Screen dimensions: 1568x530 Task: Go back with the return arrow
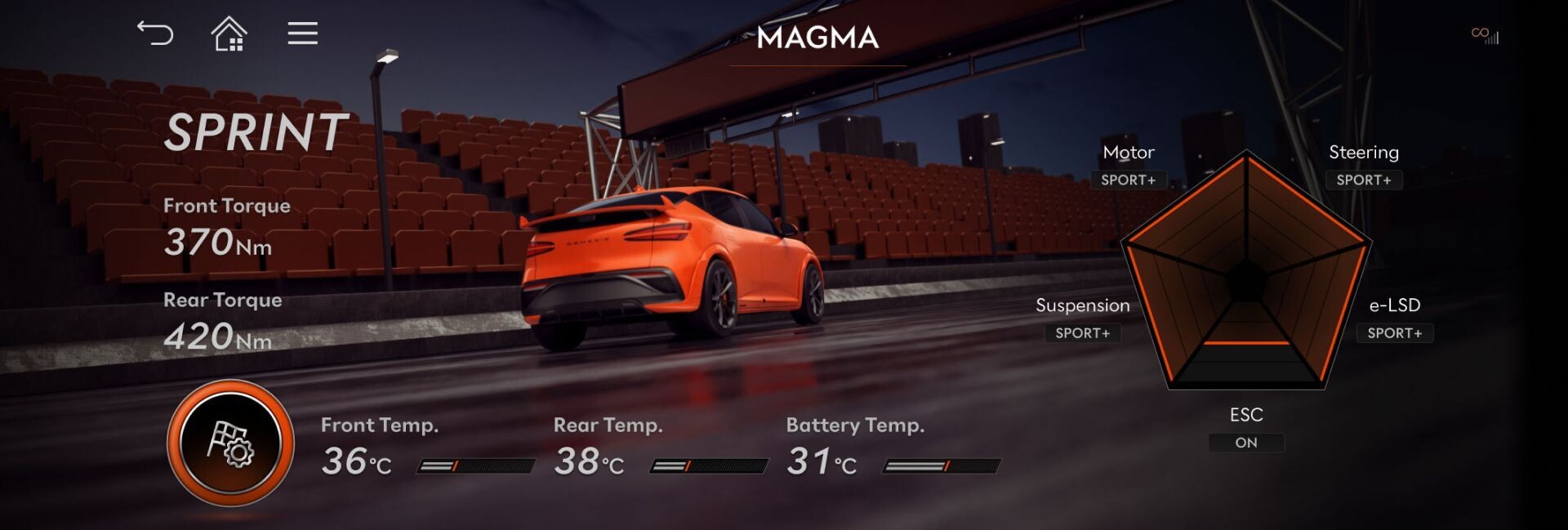(x=155, y=33)
